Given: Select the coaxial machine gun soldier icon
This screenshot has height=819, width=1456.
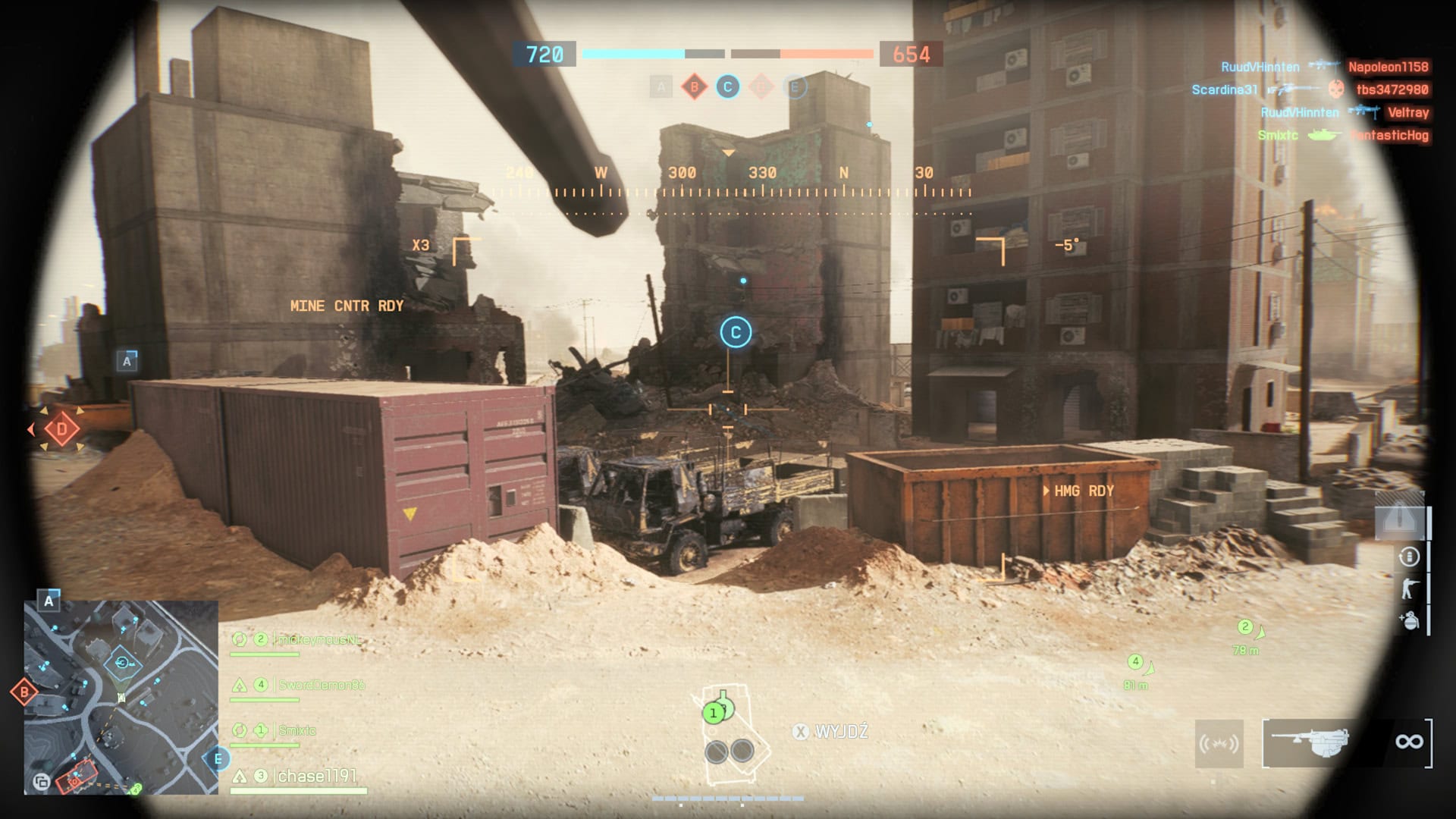Looking at the screenshot, I should click(1408, 588).
